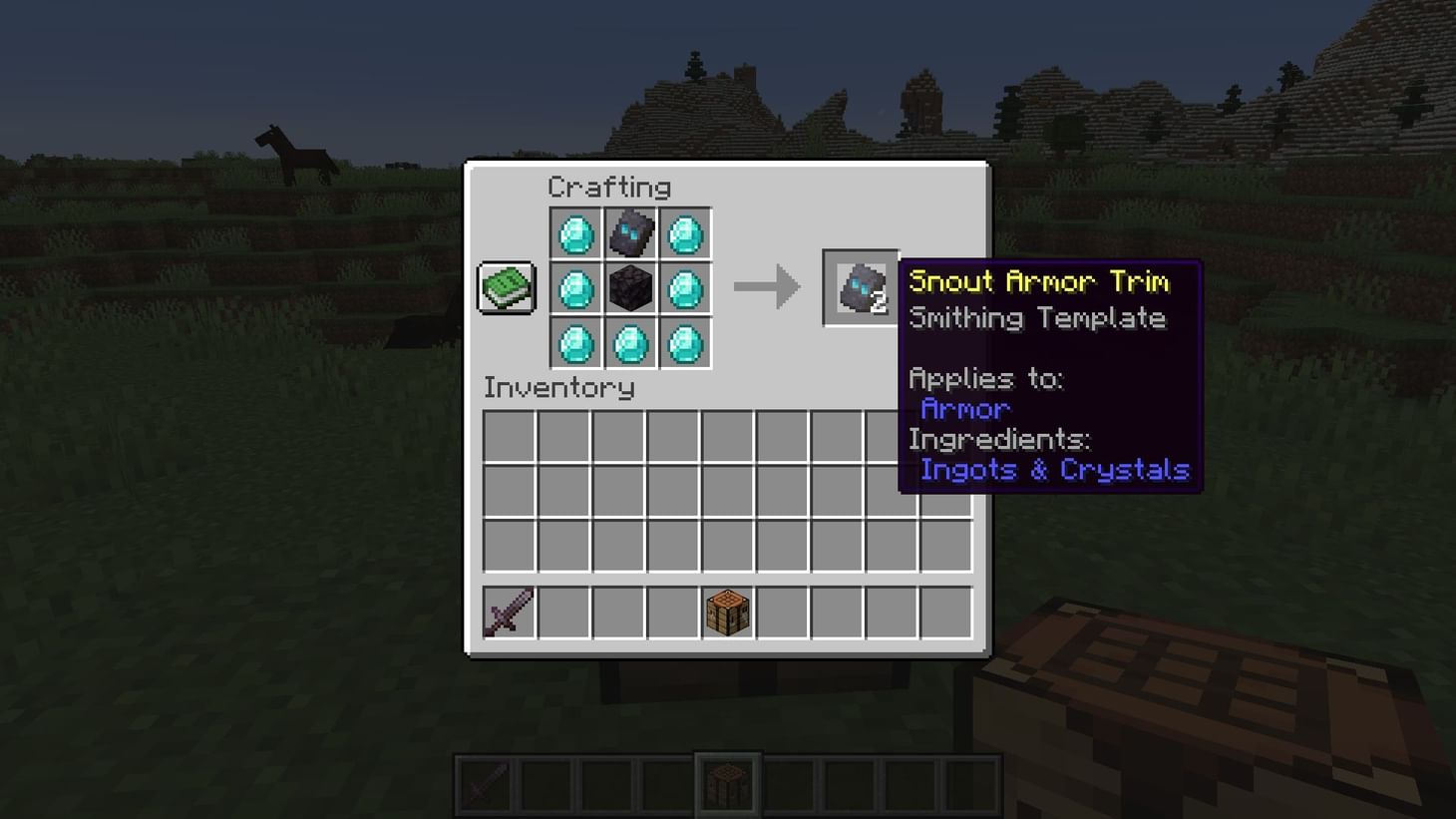Click the first empty inventory slot
1456x819 pixels.
[508, 434]
